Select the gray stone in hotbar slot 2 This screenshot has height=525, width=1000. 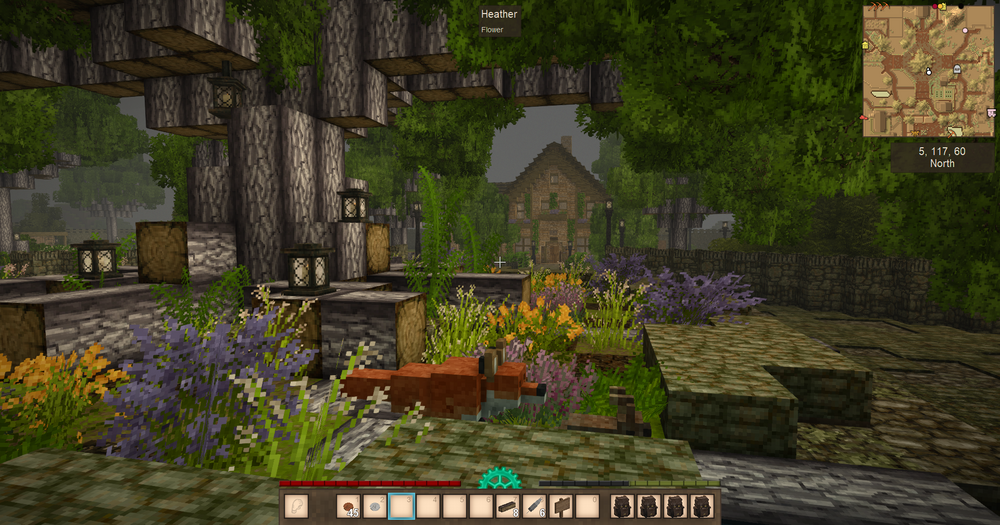(375, 507)
